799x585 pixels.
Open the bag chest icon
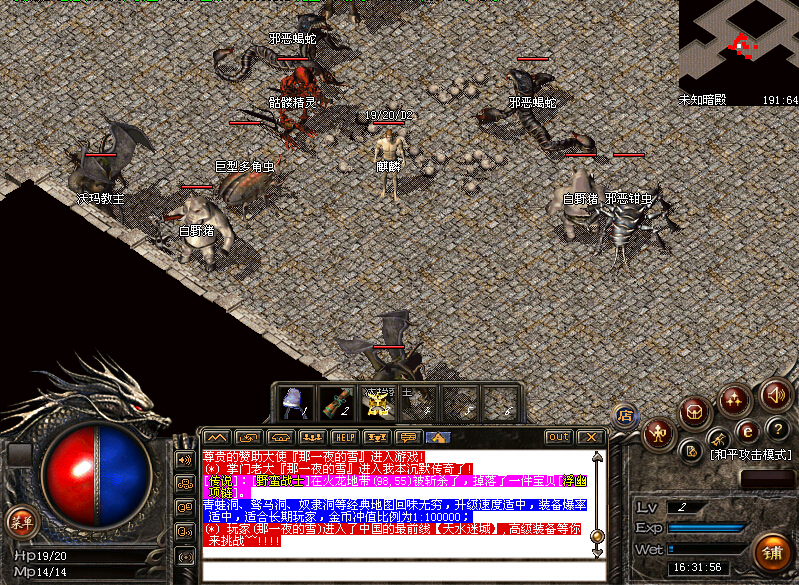(693, 411)
